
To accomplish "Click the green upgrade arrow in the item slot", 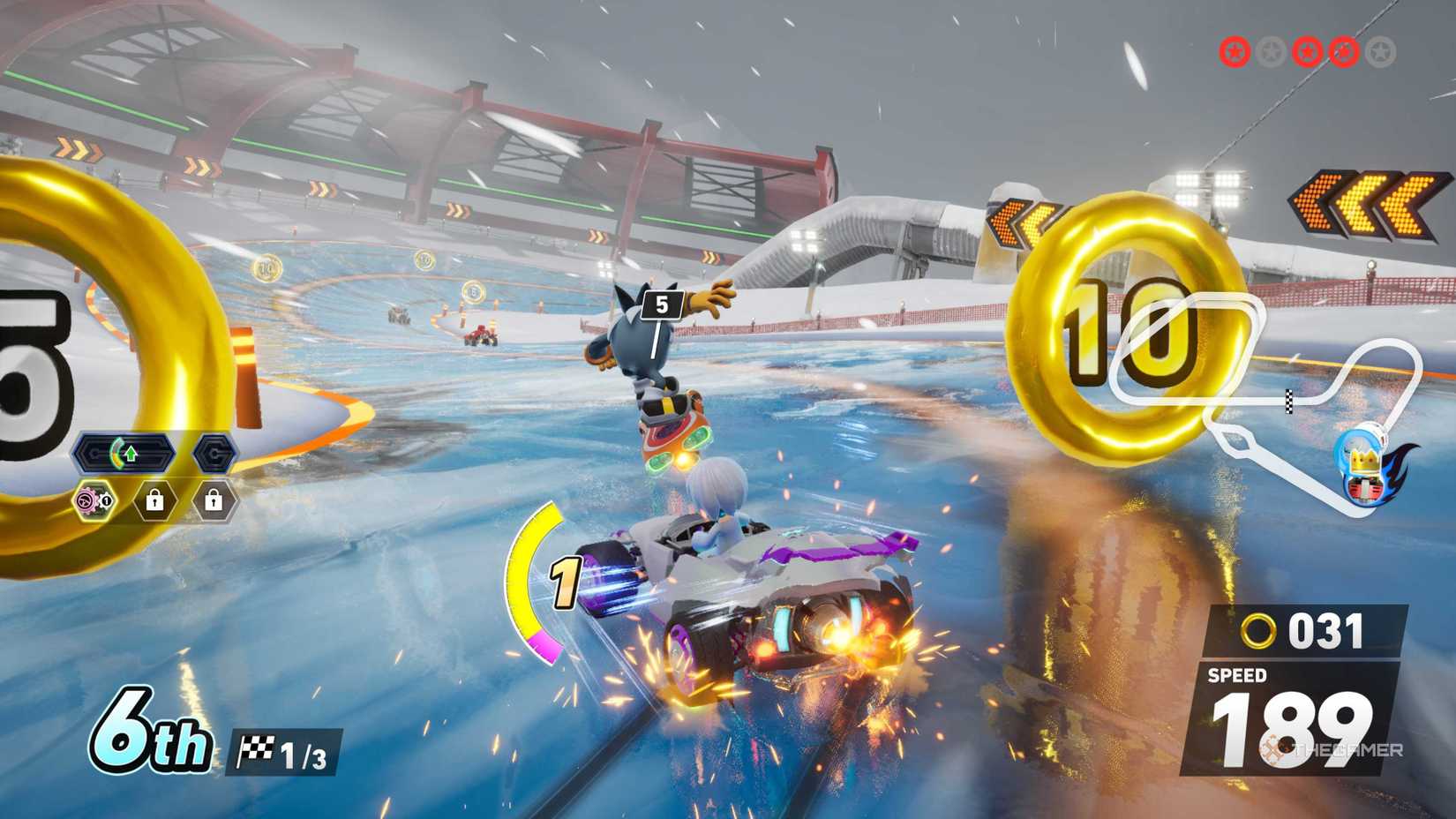I will click(130, 452).
